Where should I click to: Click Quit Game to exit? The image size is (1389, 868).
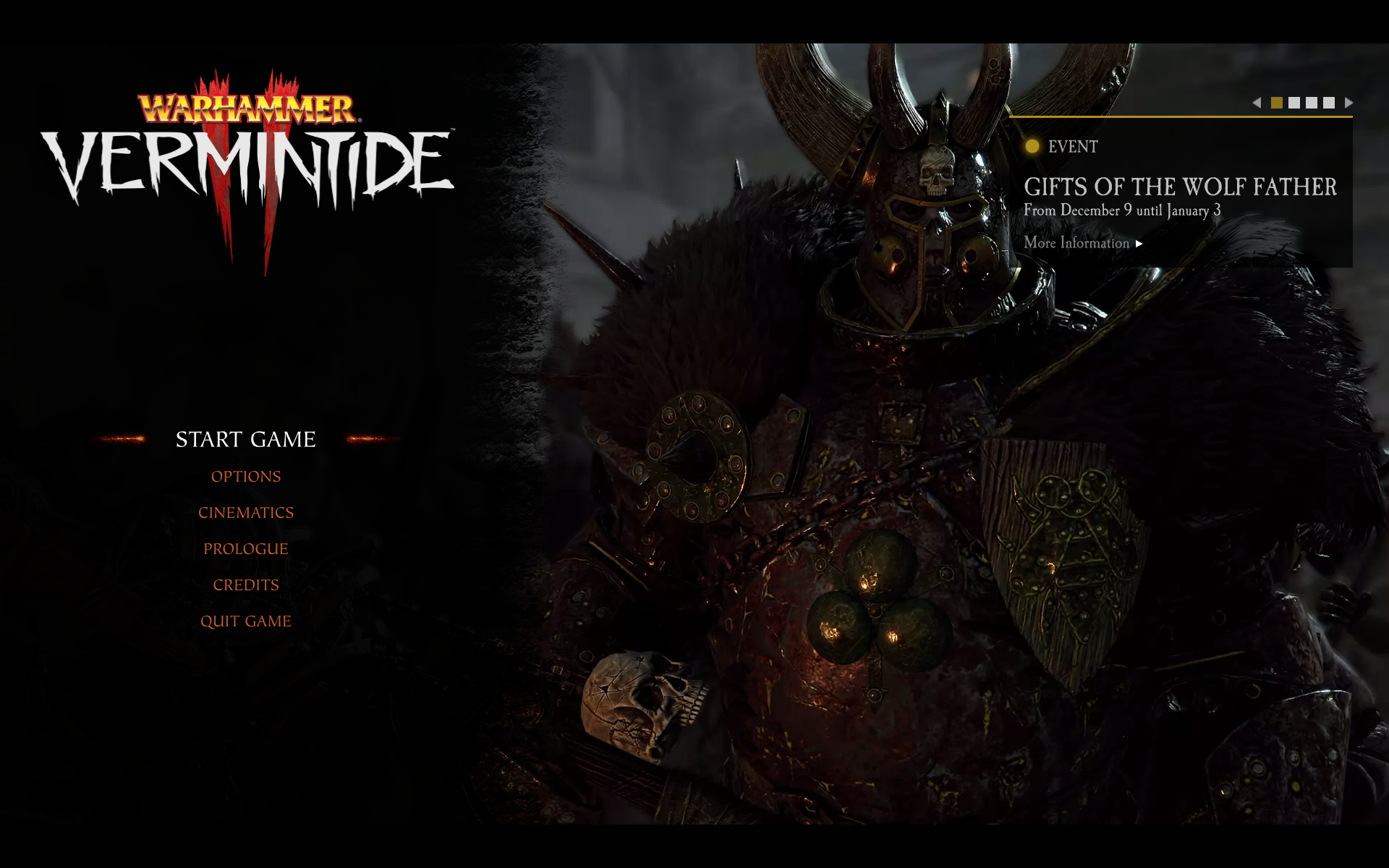pos(246,621)
